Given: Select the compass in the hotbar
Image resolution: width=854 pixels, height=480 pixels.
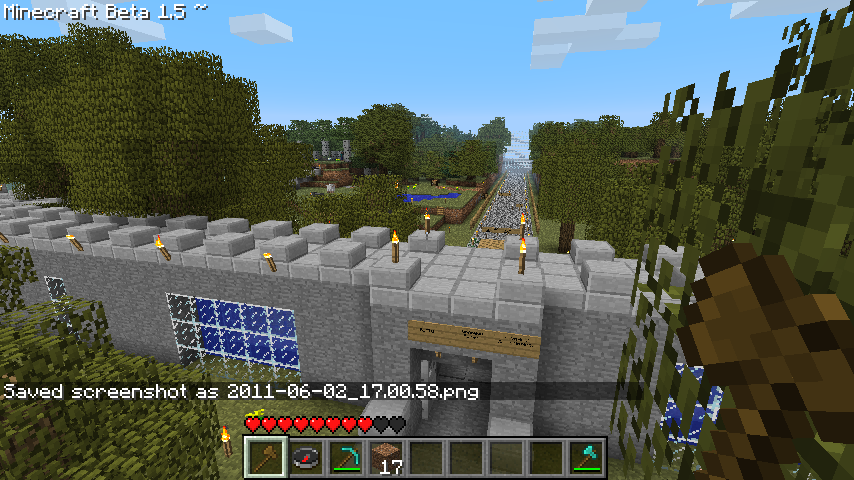Looking at the screenshot, I should [306, 458].
